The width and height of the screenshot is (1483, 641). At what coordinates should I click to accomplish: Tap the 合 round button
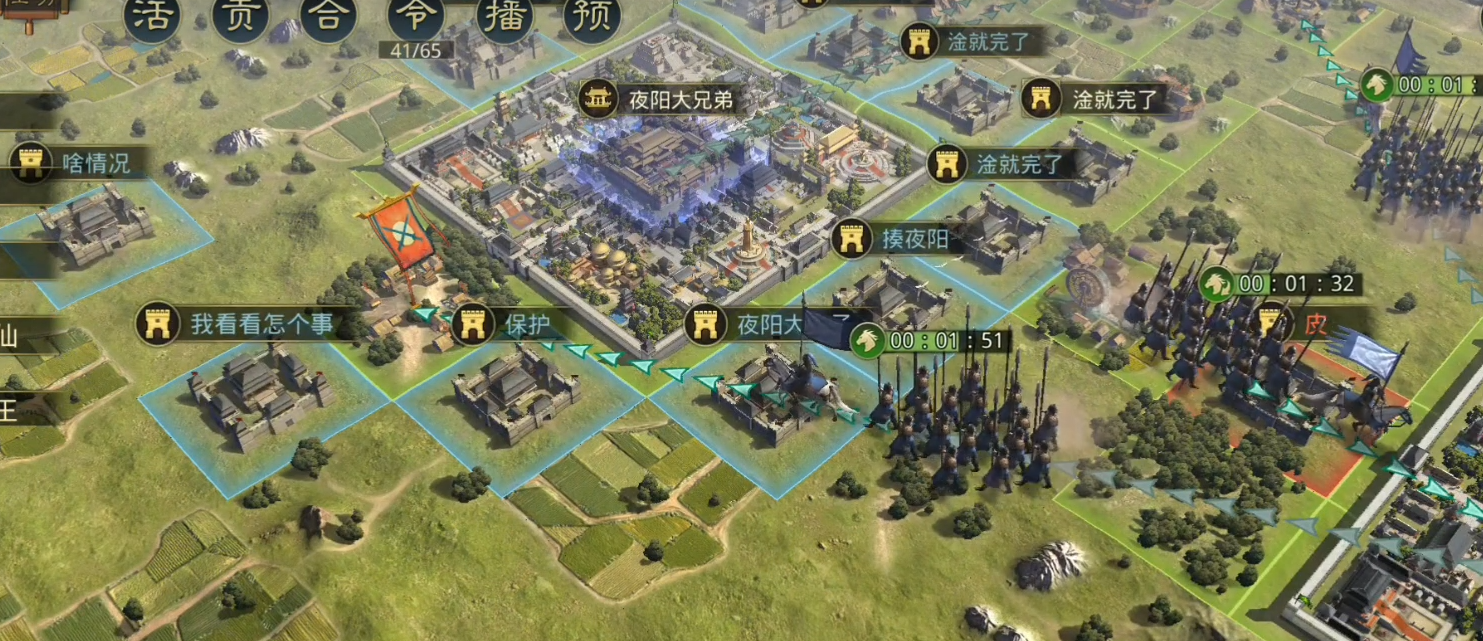[x=329, y=17]
